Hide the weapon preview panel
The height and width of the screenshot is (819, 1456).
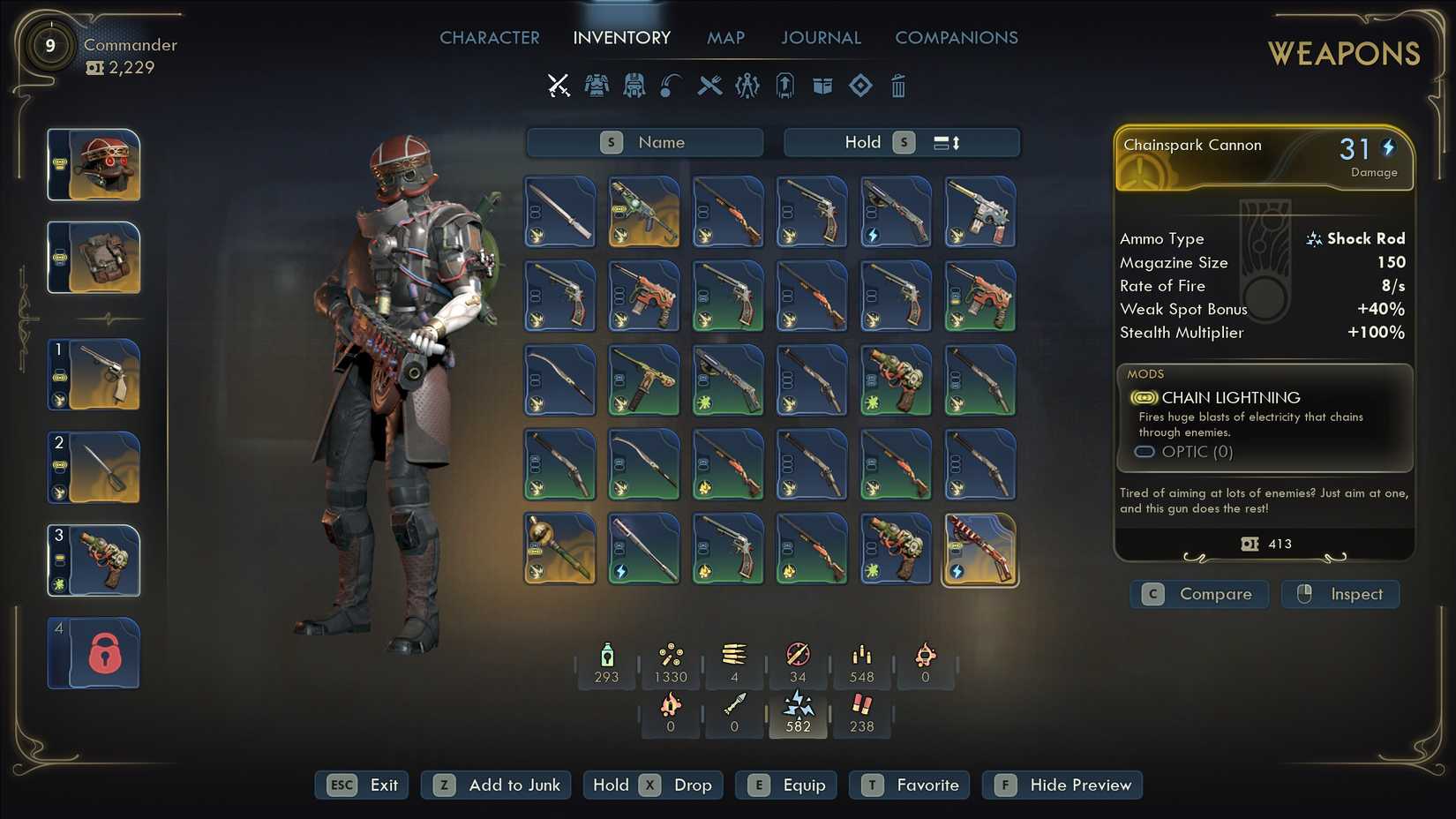1062,785
